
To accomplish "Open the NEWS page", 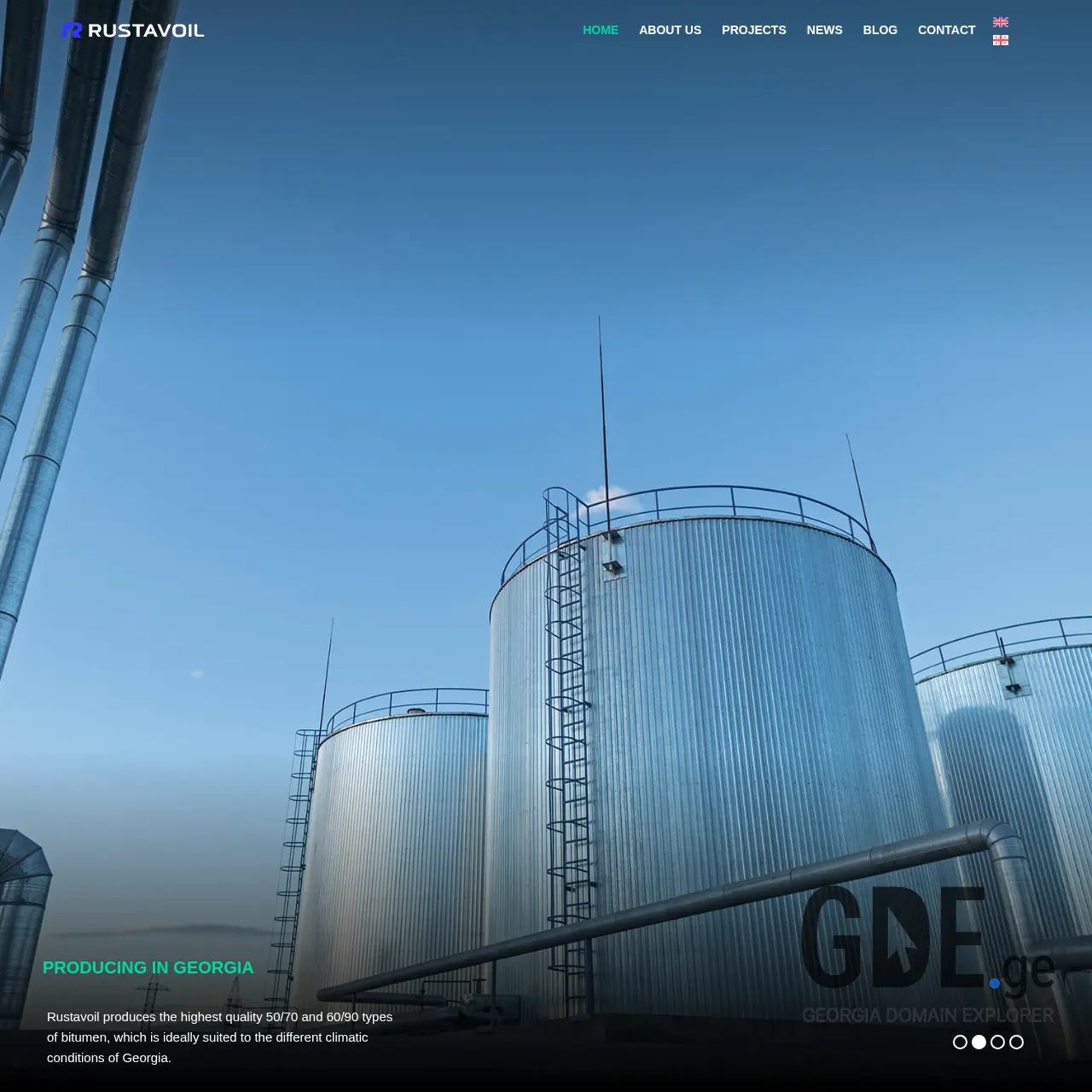I will (824, 30).
